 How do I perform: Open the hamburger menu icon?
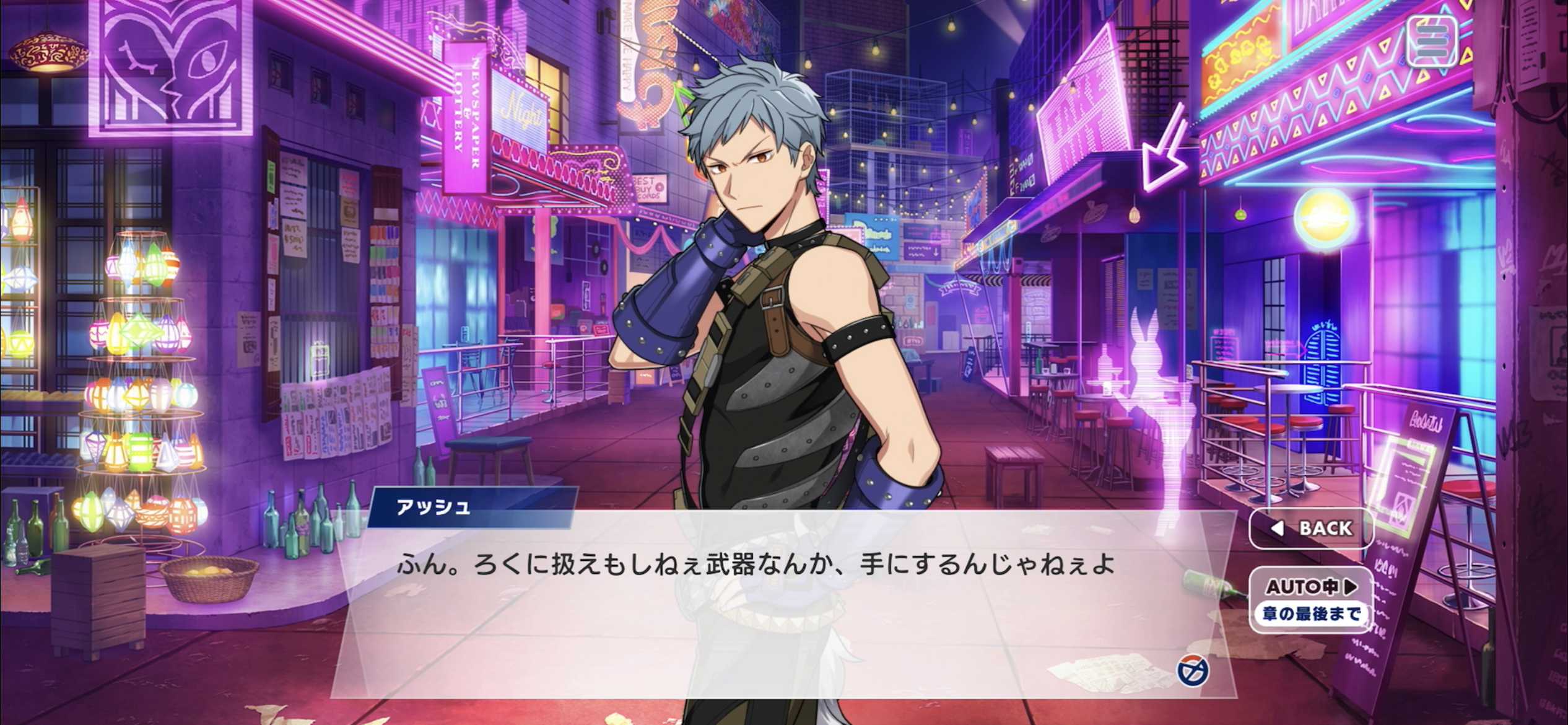point(1431,41)
